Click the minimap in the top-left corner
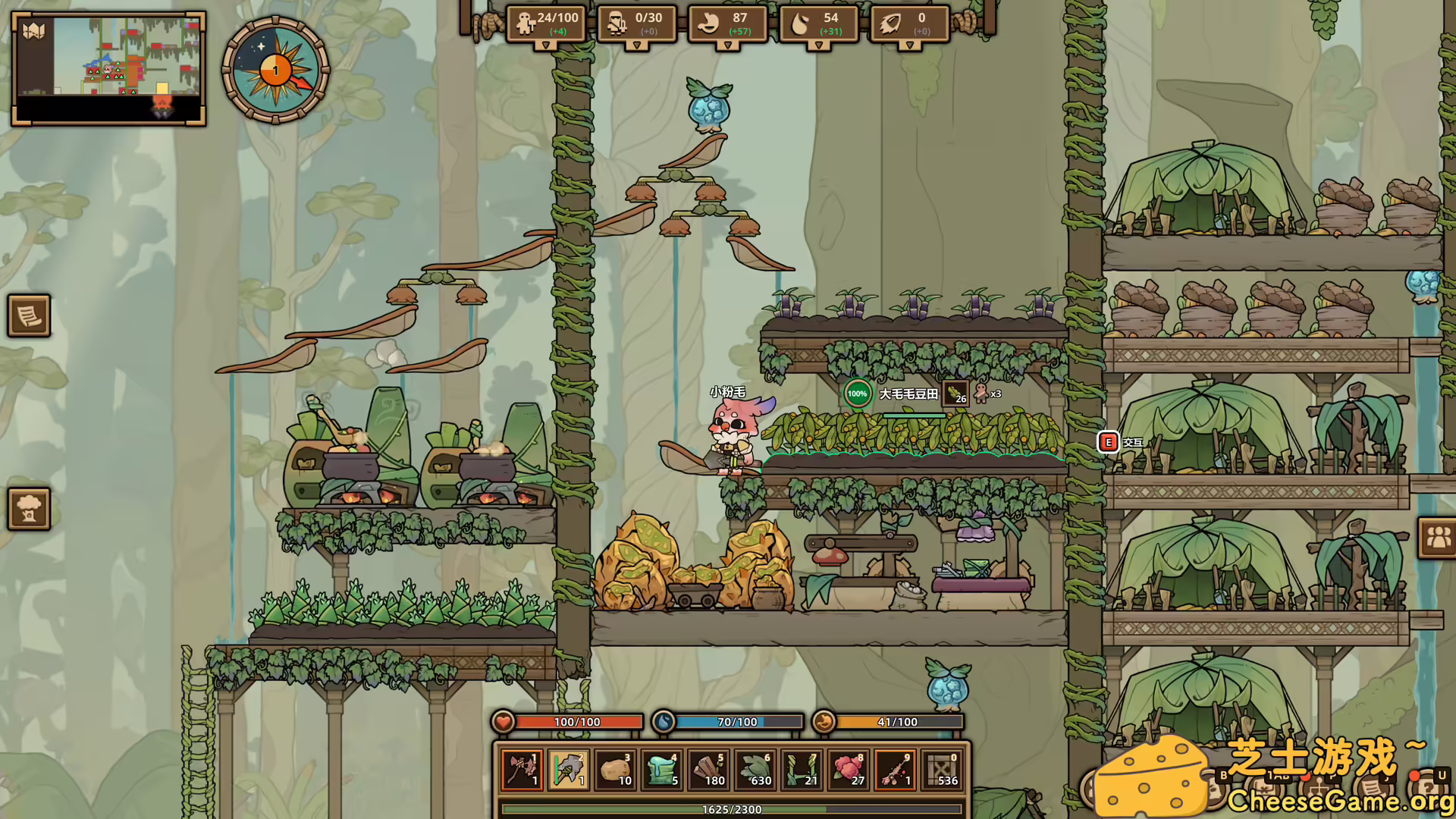This screenshot has width=1456, height=819. 108,68
